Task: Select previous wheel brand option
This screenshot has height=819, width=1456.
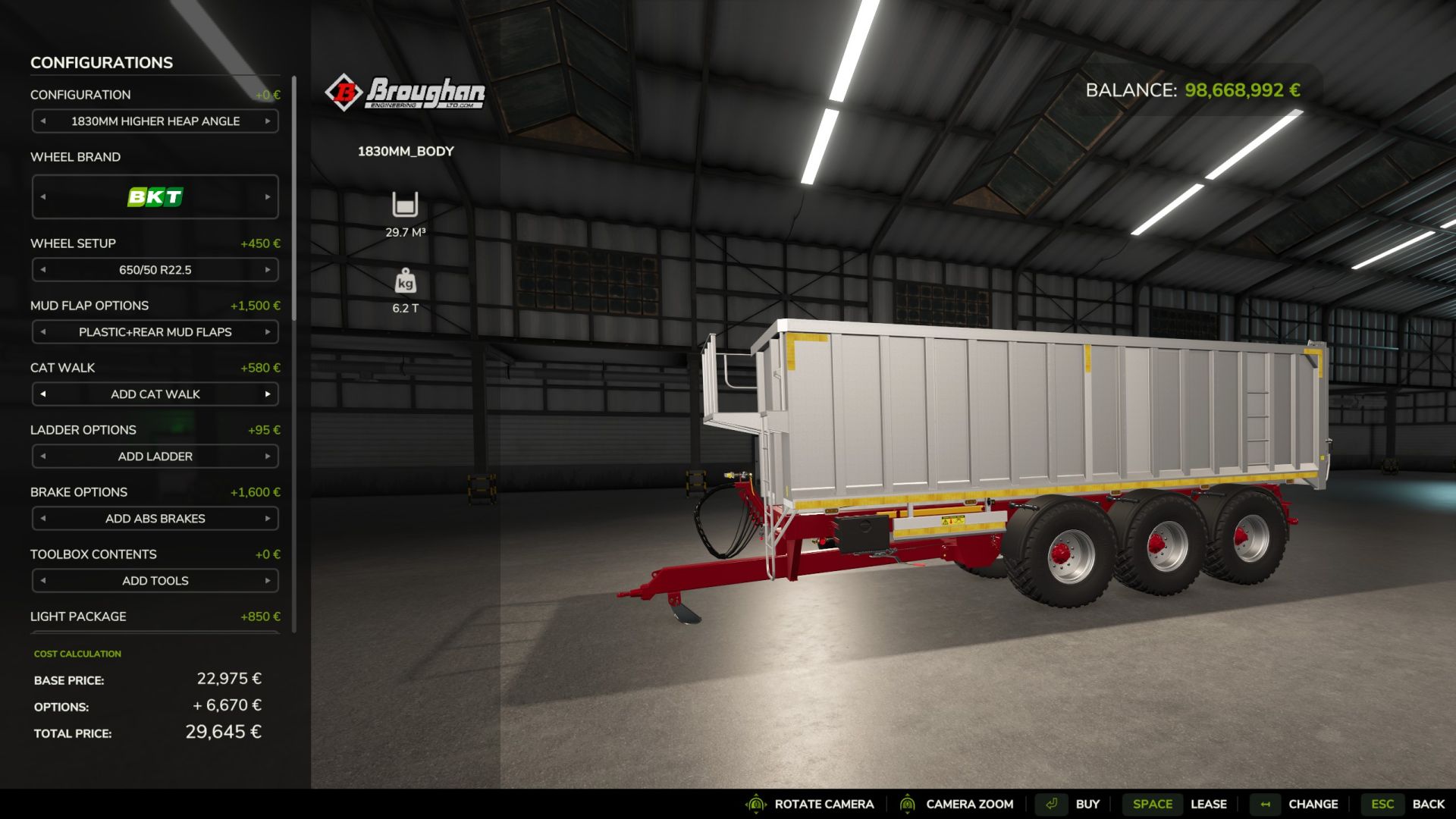Action: pyautogui.click(x=43, y=197)
